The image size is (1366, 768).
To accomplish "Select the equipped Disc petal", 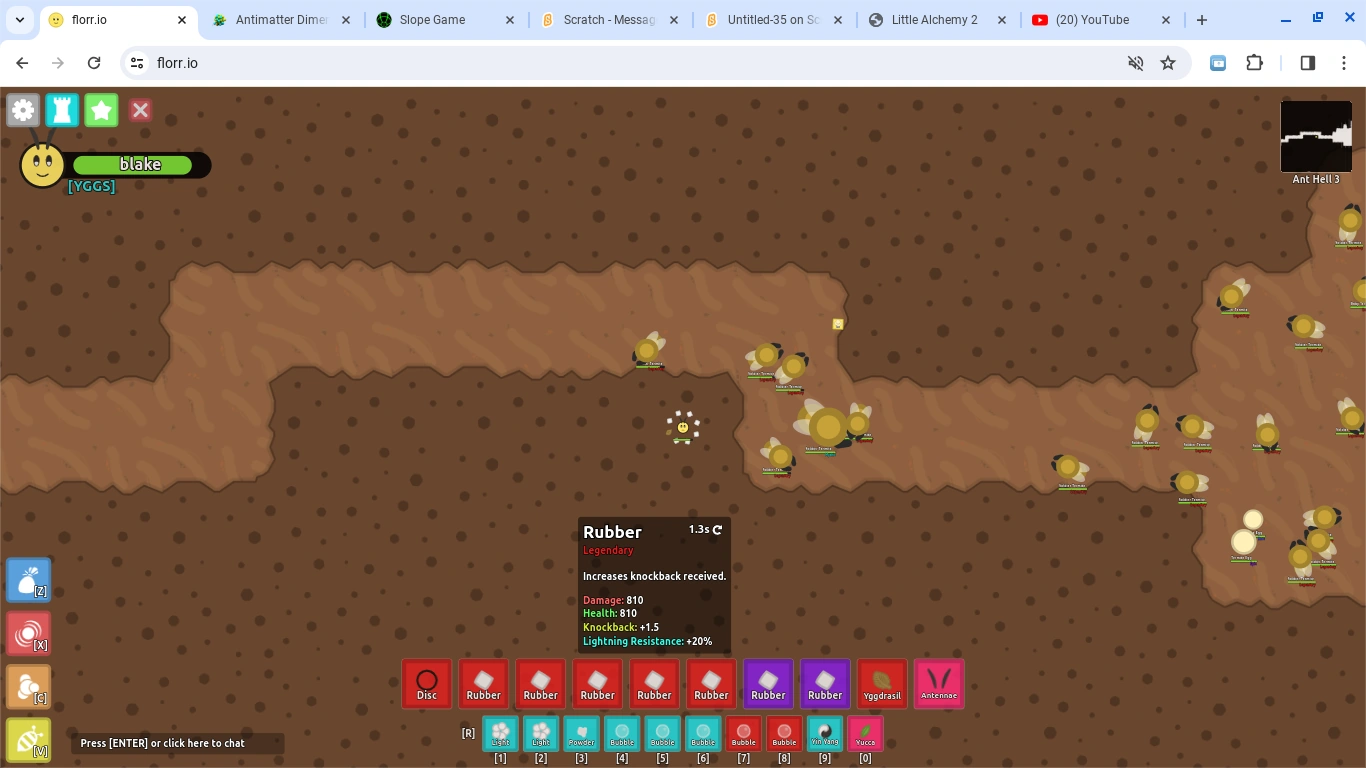I will point(427,683).
